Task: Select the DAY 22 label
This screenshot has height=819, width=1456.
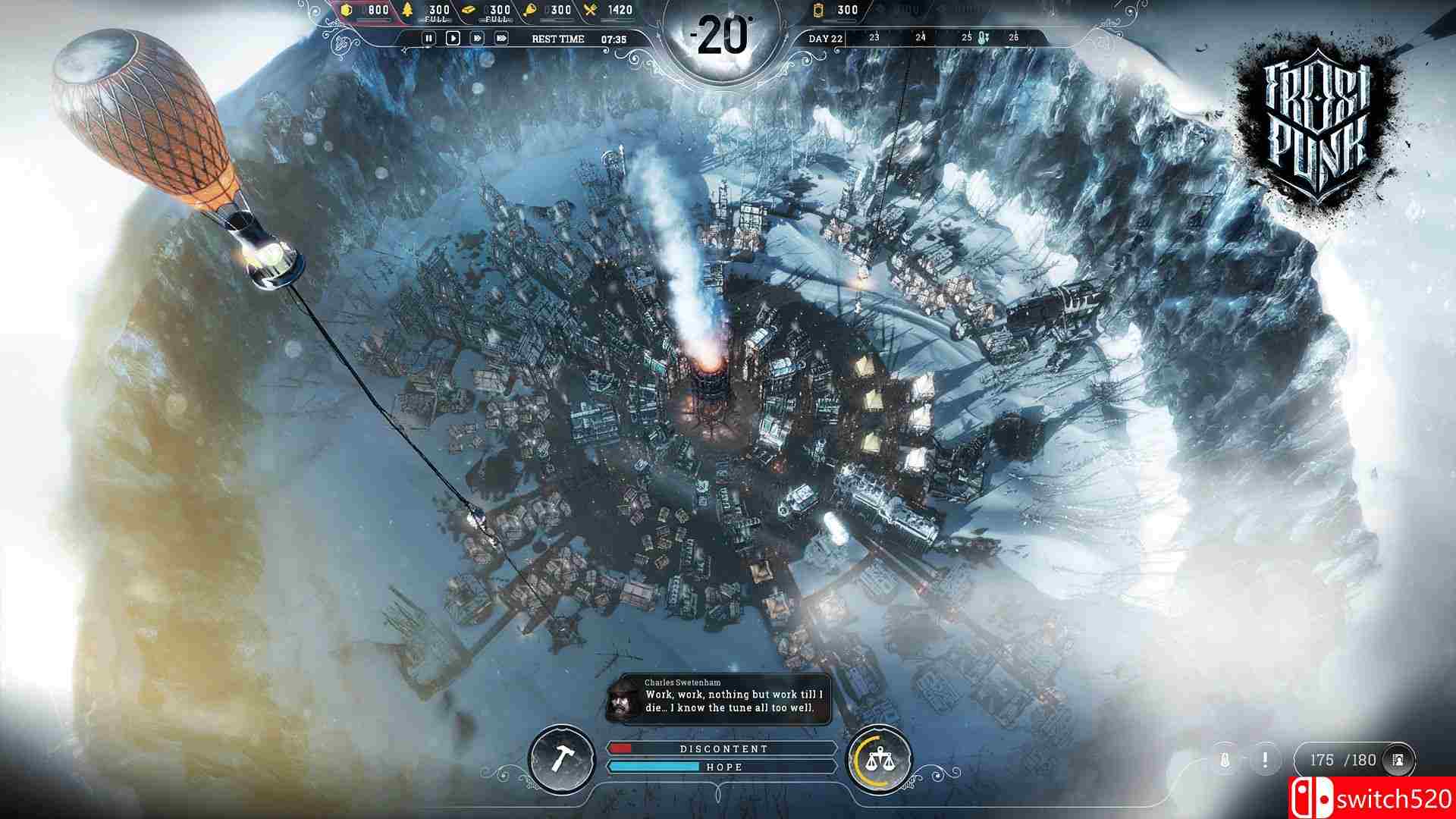Action: pos(826,38)
